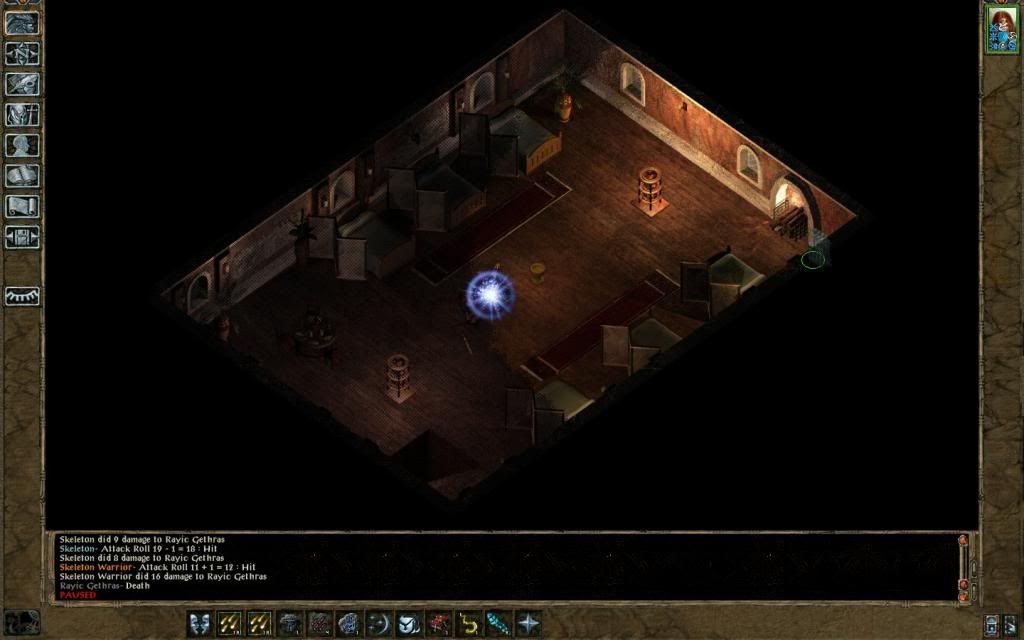The height and width of the screenshot is (640, 1024).
Task: Open the mage spellbook (open book icon)
Action: pyautogui.click(x=22, y=176)
